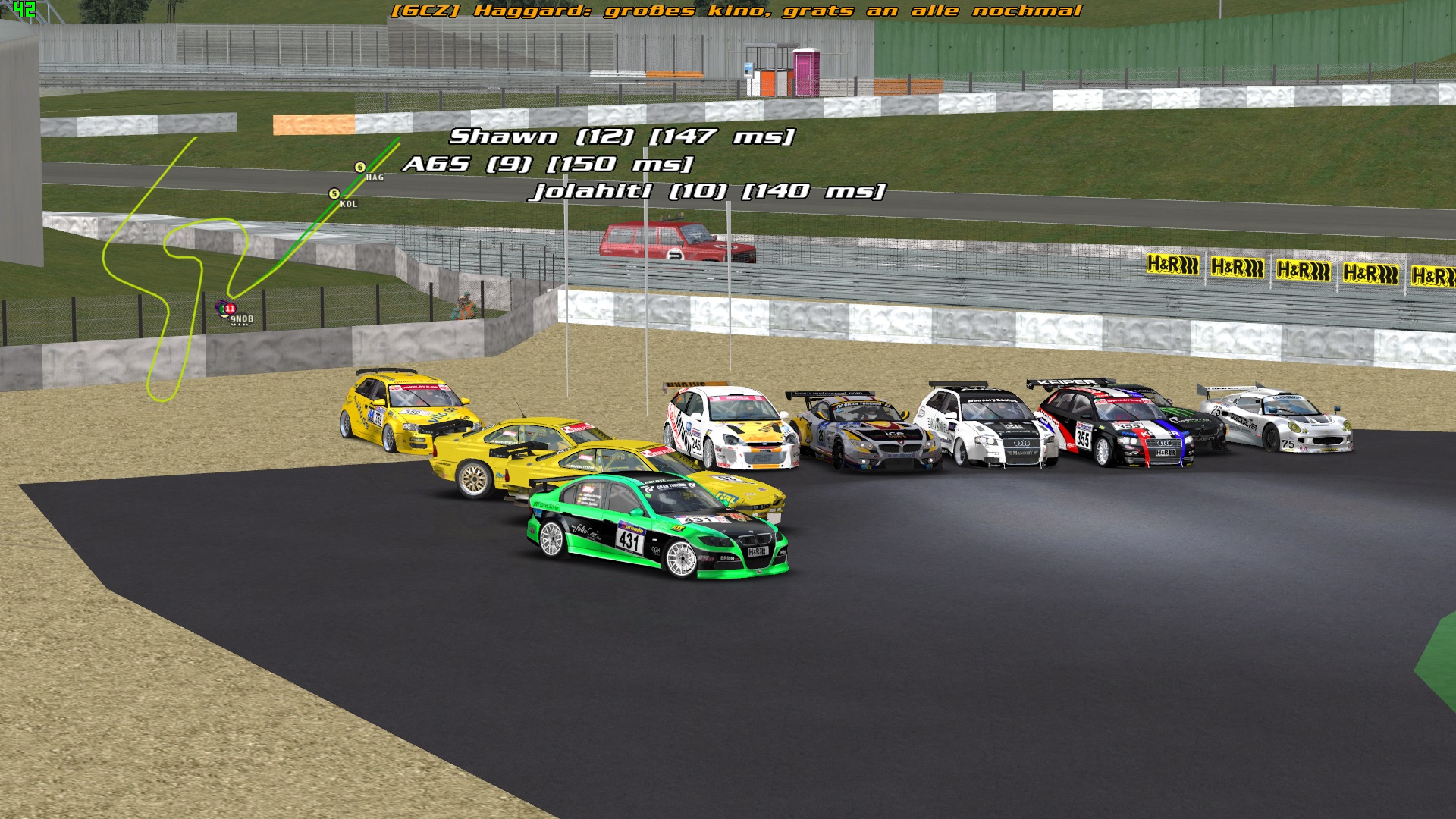Select the KOL marker numbered 5 on the track map

(334, 194)
